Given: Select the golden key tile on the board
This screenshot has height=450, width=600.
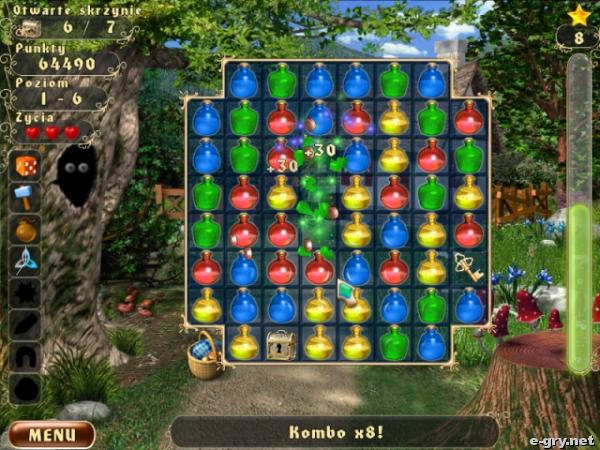Looking at the screenshot, I should point(467,266).
